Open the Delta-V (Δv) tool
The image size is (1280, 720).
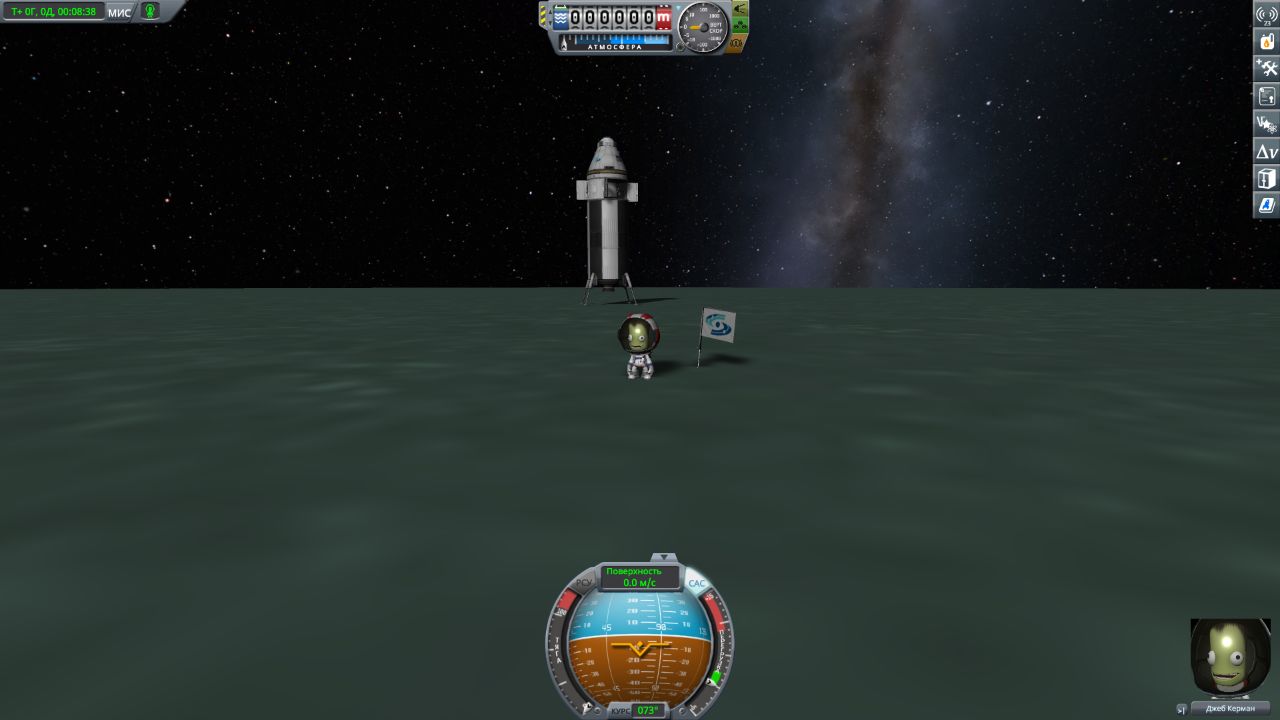1267,152
